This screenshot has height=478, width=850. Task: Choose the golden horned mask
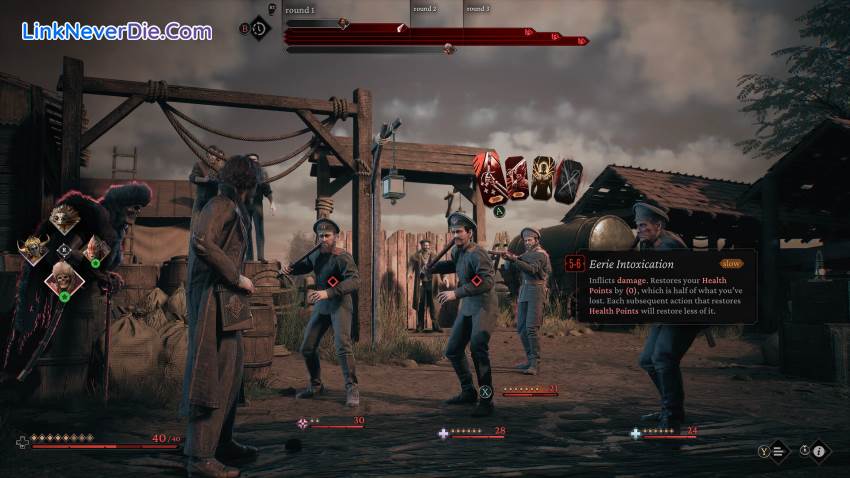35,250
